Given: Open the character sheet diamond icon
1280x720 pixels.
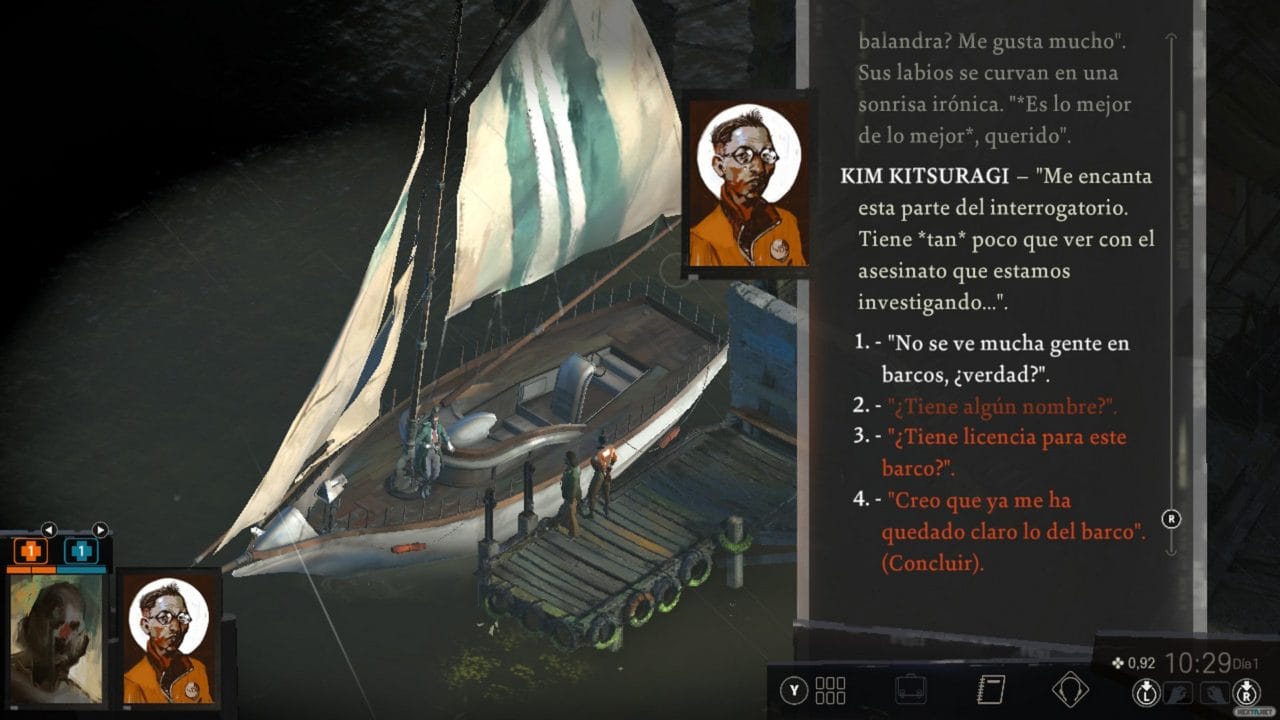Looking at the screenshot, I should click(1070, 688).
